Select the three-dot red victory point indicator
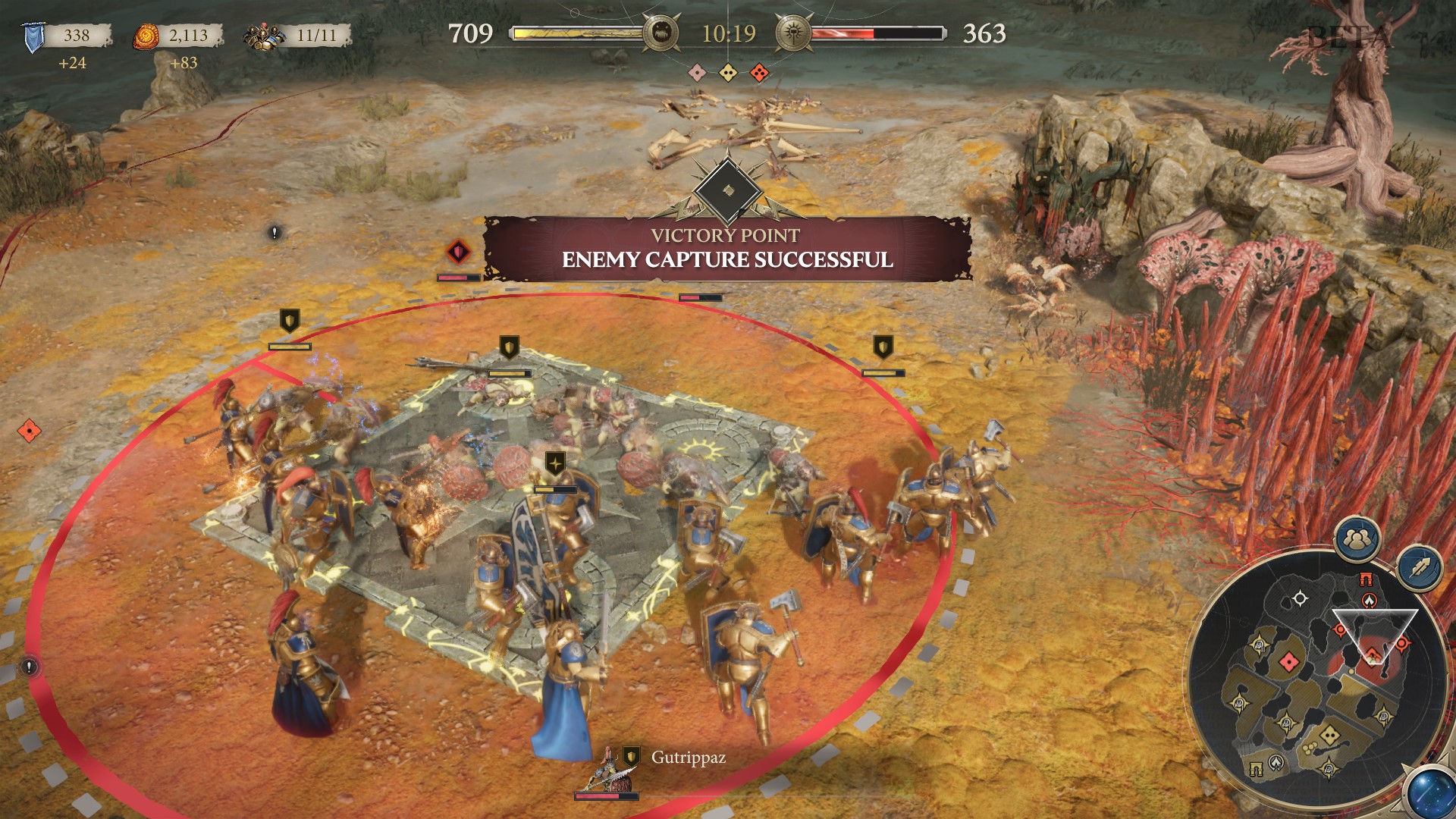 coord(759,73)
